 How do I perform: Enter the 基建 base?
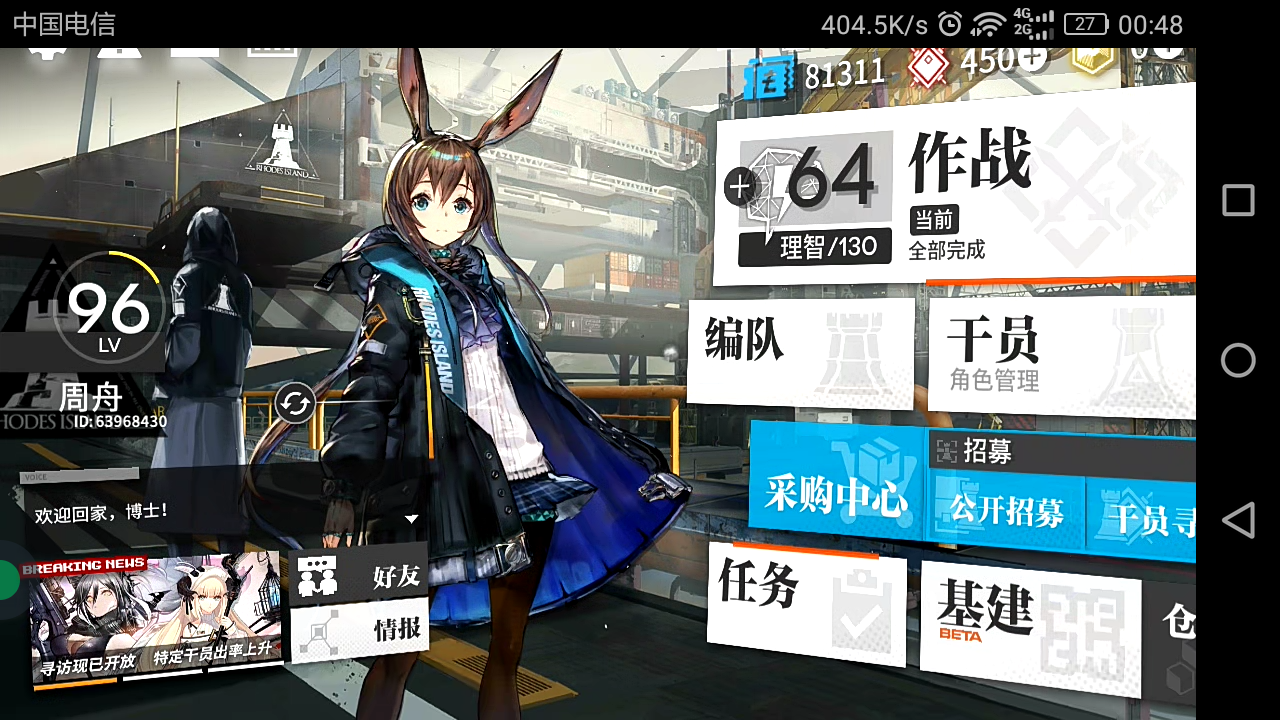pyautogui.click(x=1030, y=622)
